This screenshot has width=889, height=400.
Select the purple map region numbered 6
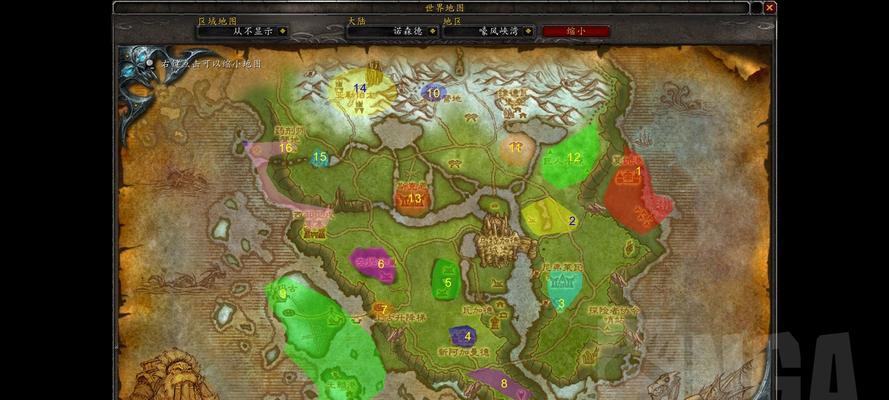(x=374, y=264)
